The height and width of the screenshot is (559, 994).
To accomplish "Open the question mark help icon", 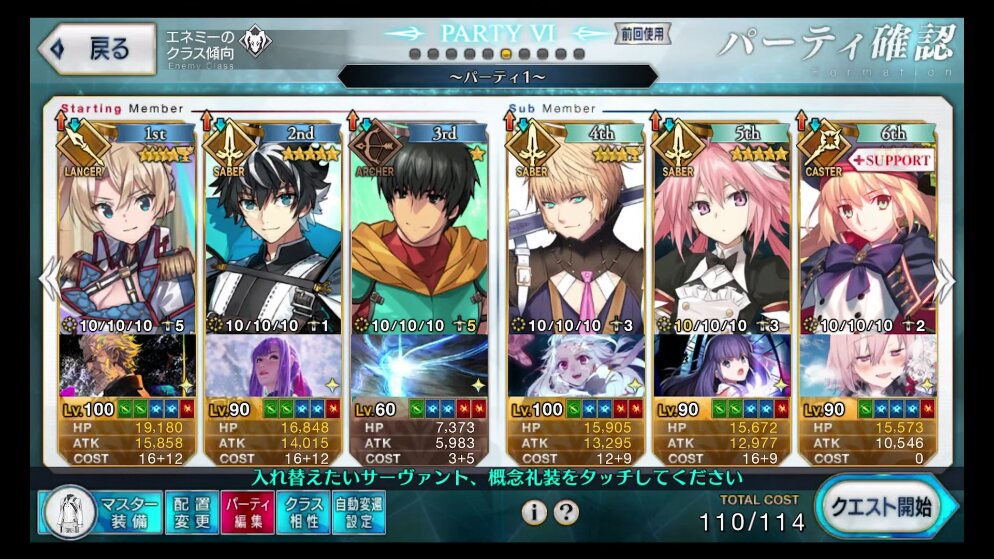I will [566, 513].
